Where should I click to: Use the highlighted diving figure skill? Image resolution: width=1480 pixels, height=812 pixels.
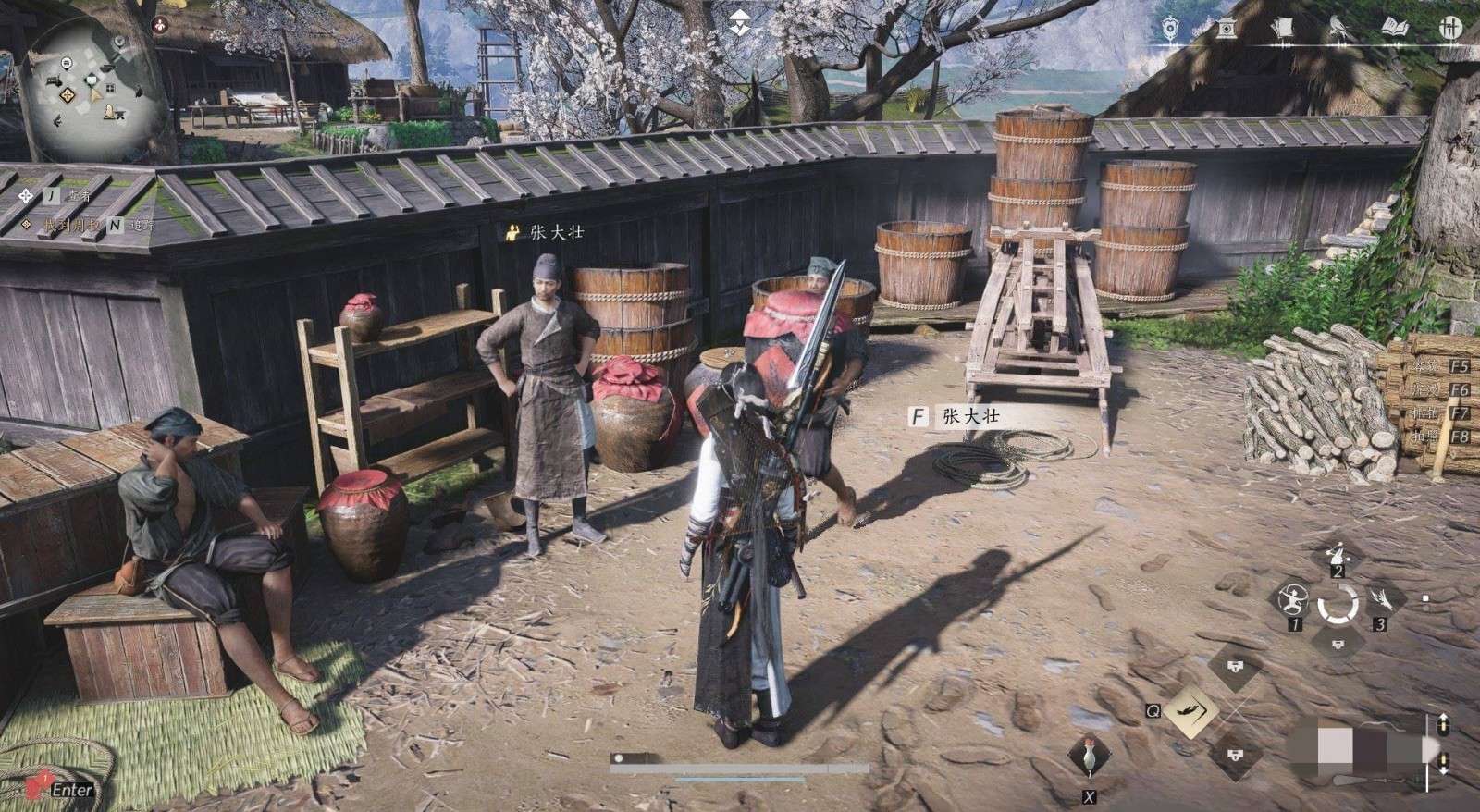[1190, 710]
